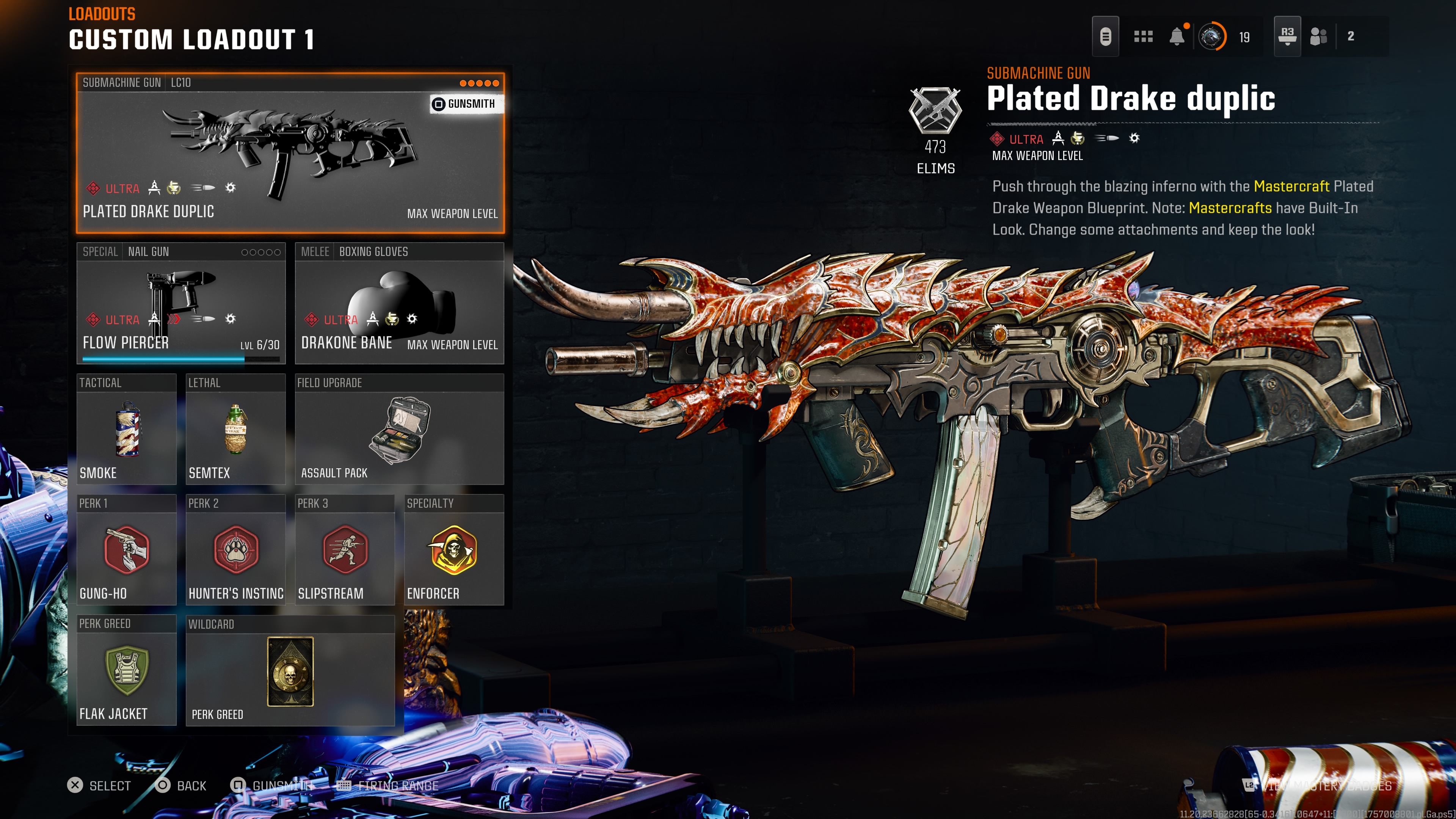Change the Gung-Ho perk 1 slot
Viewport: 1456px width, 819px height.
point(126,550)
